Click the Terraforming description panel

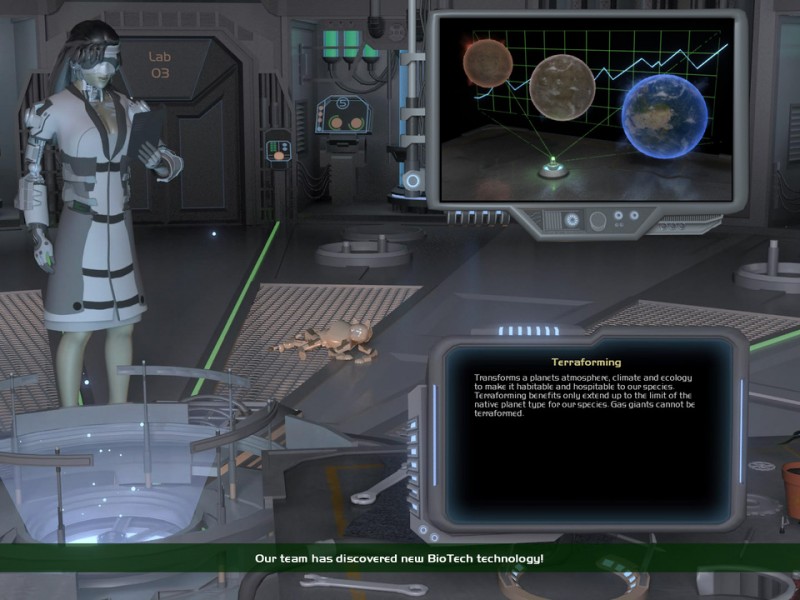click(x=587, y=431)
